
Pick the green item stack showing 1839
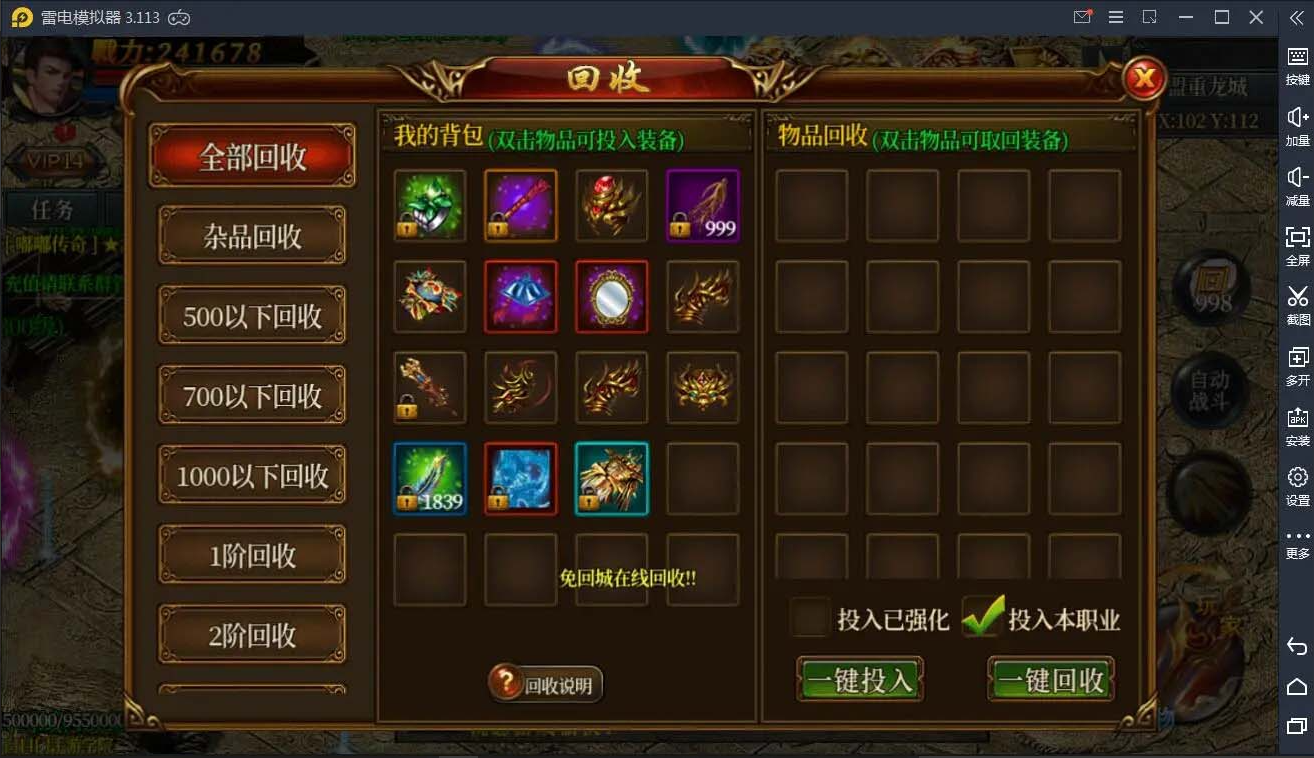pos(430,479)
